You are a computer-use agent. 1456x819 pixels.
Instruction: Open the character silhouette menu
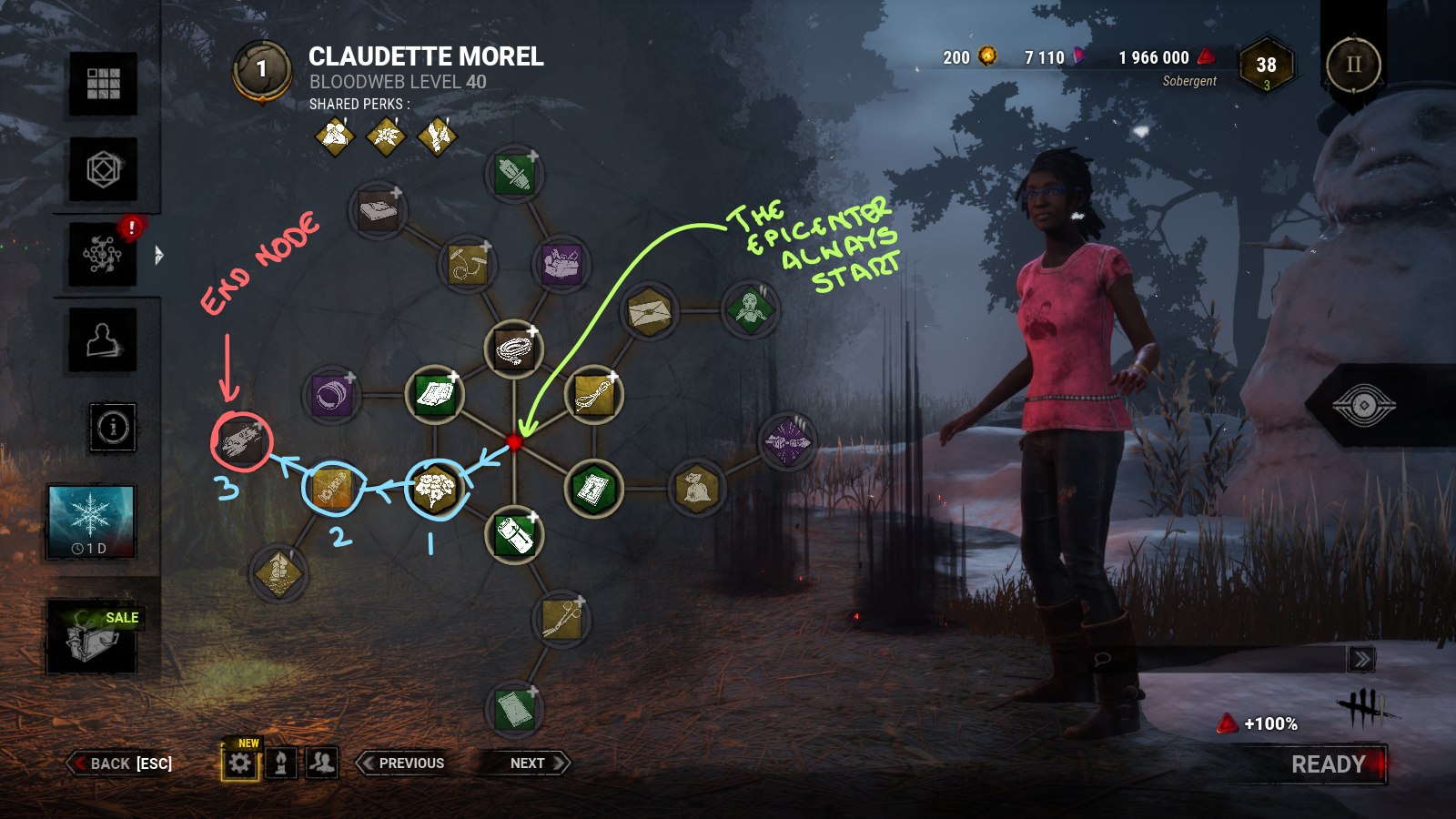pos(103,340)
